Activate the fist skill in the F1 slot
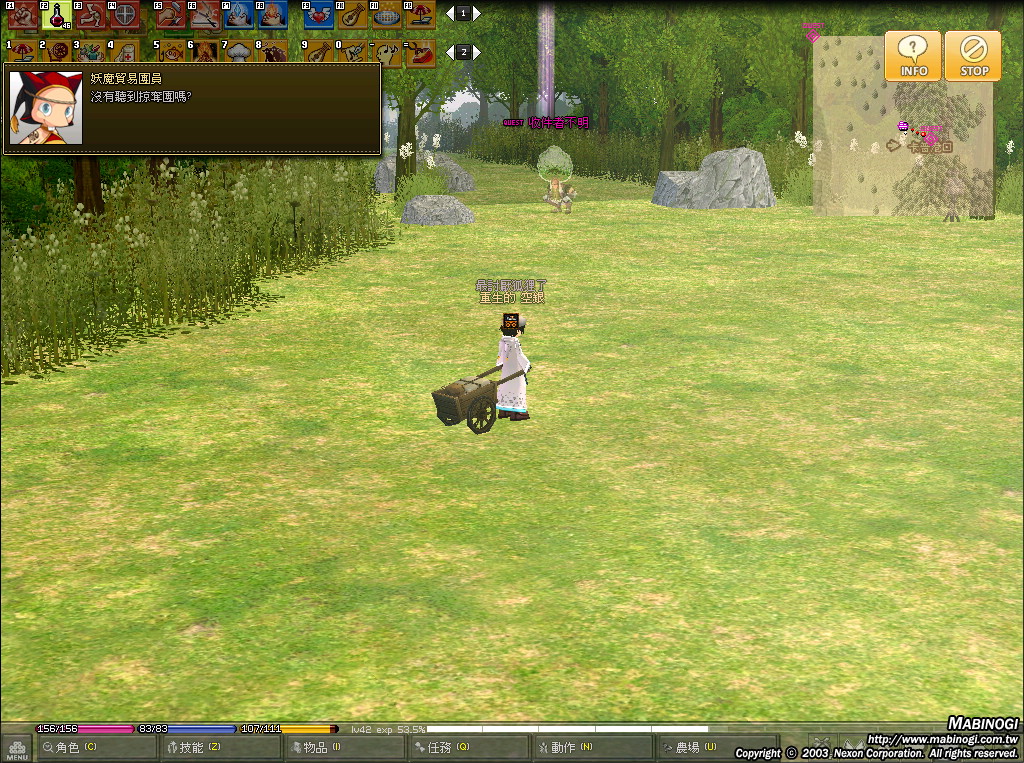This screenshot has width=1024, height=763. (22, 14)
